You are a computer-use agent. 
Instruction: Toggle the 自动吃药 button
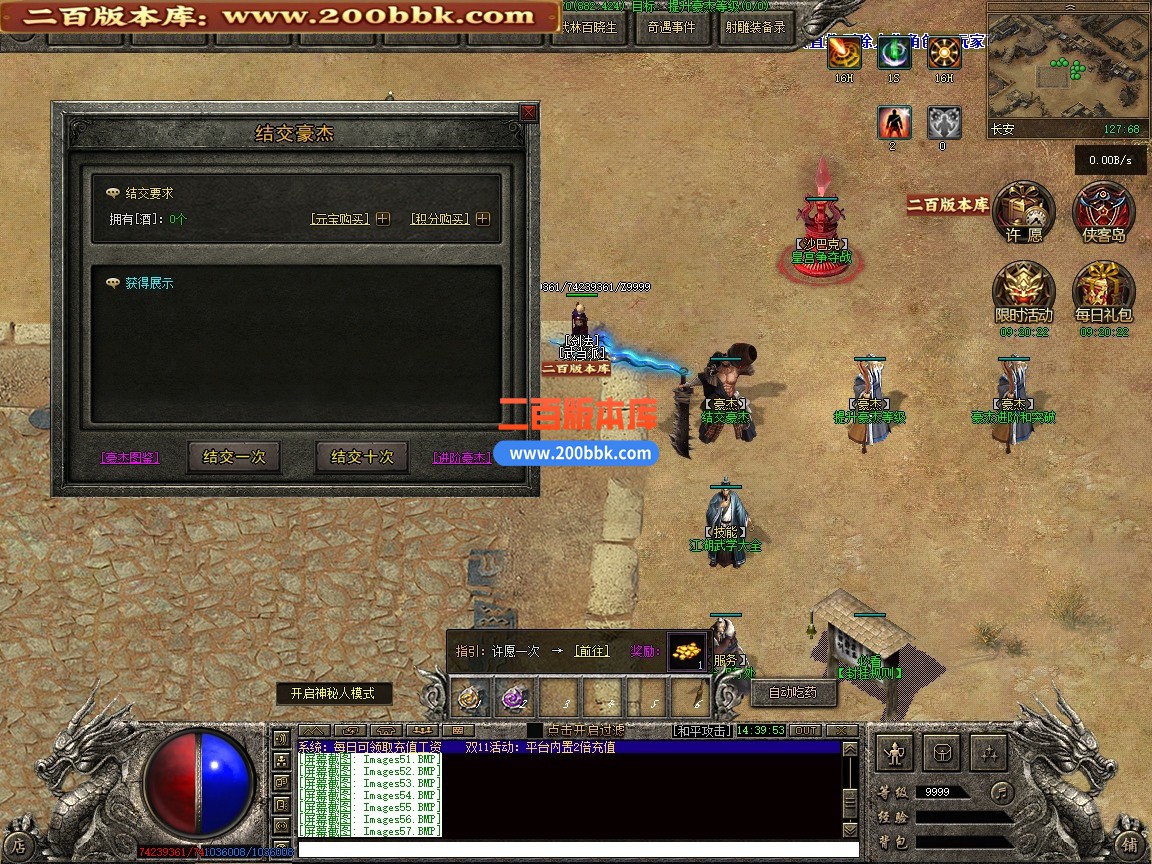coord(792,692)
